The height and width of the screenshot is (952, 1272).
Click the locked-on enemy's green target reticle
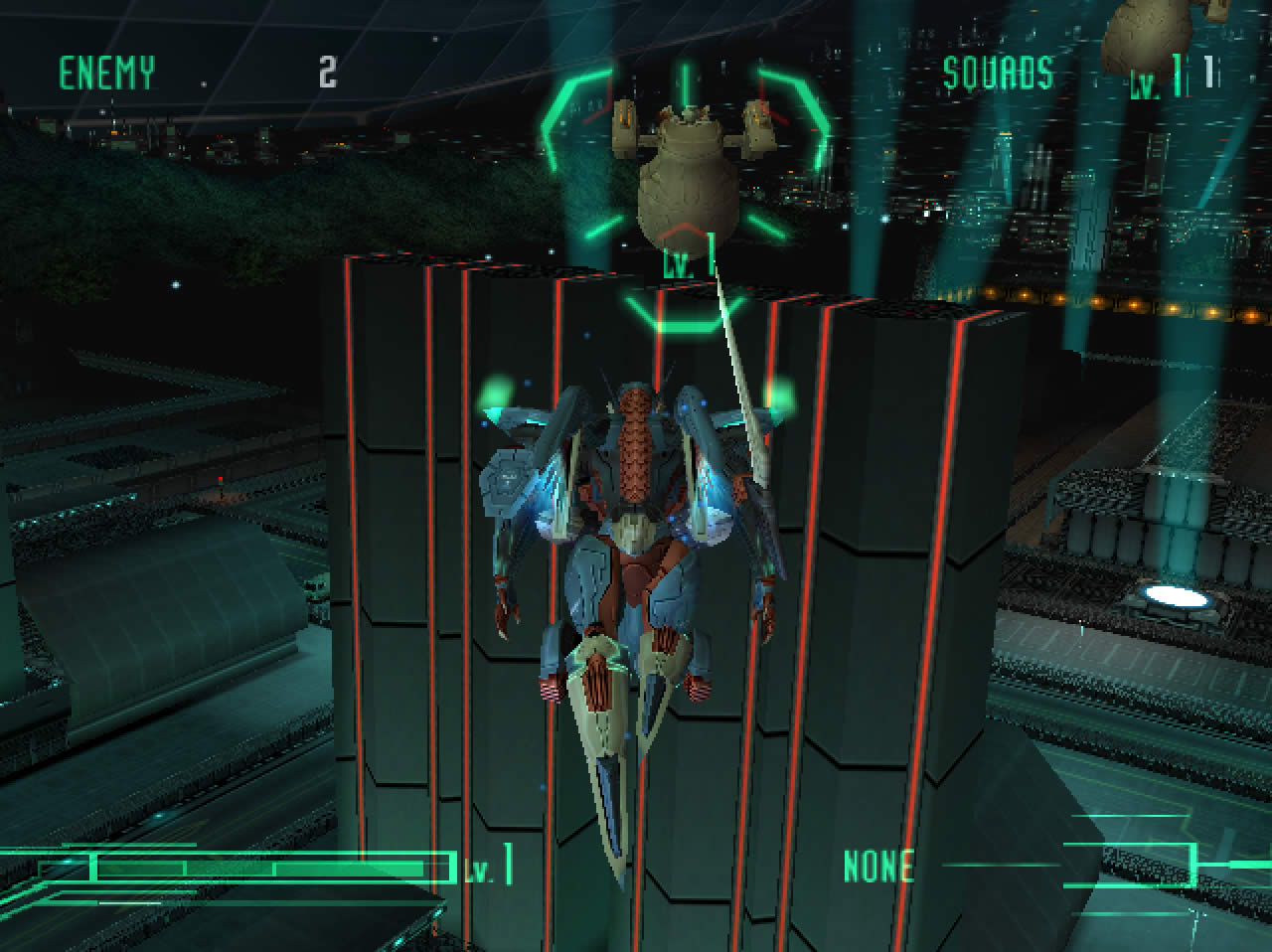click(686, 189)
